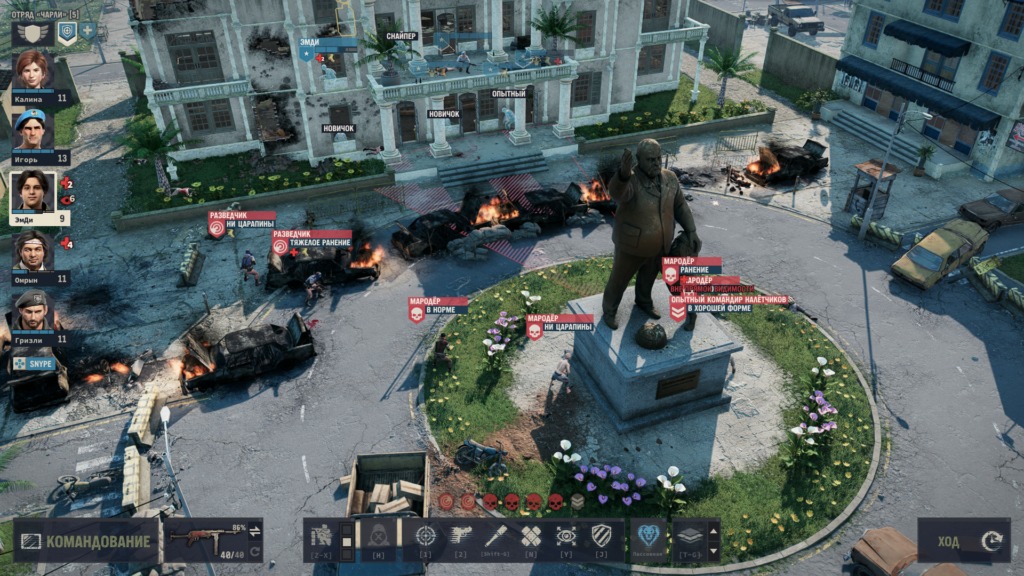The height and width of the screenshot is (576, 1024).
Task: Select the blue target squad icon at top
Action: 66,32
